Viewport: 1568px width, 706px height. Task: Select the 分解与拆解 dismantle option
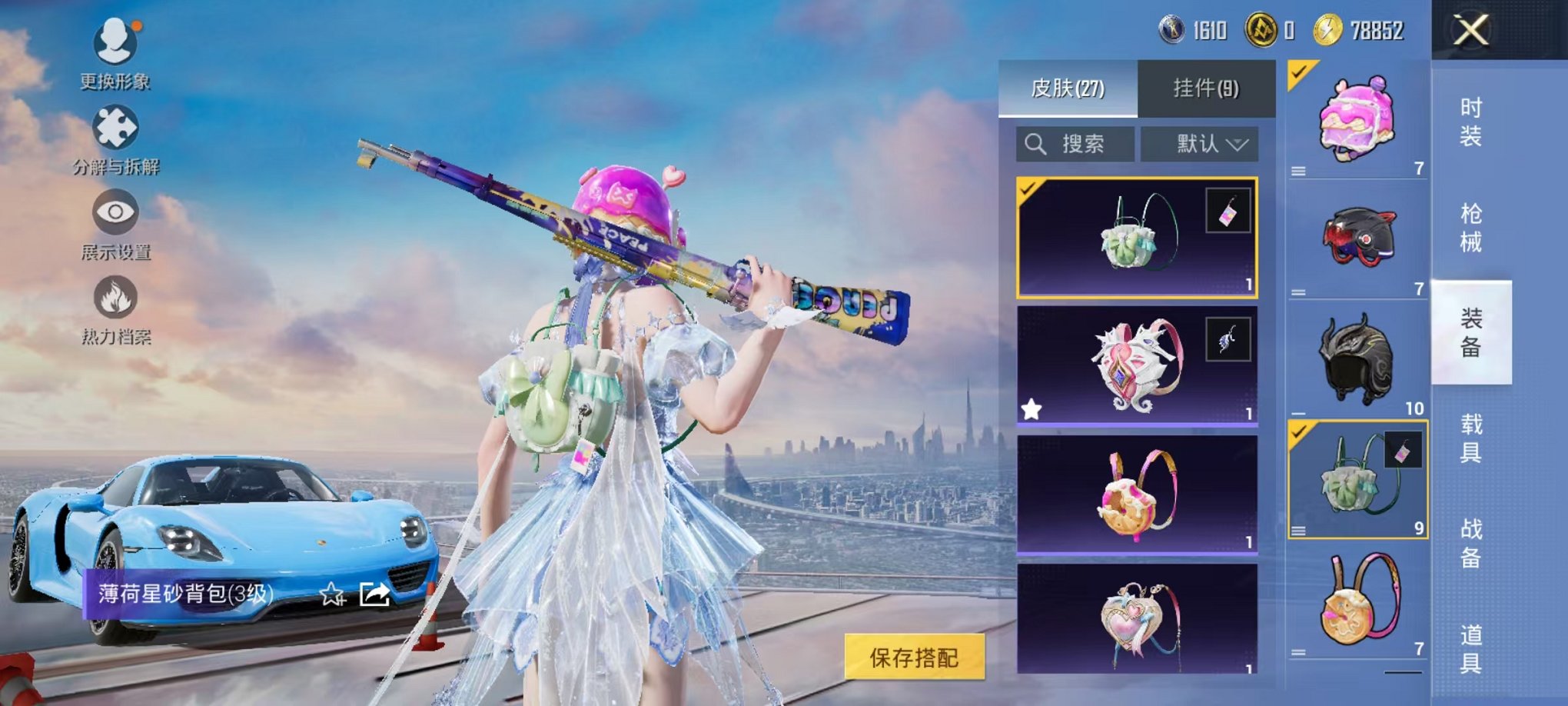115,138
